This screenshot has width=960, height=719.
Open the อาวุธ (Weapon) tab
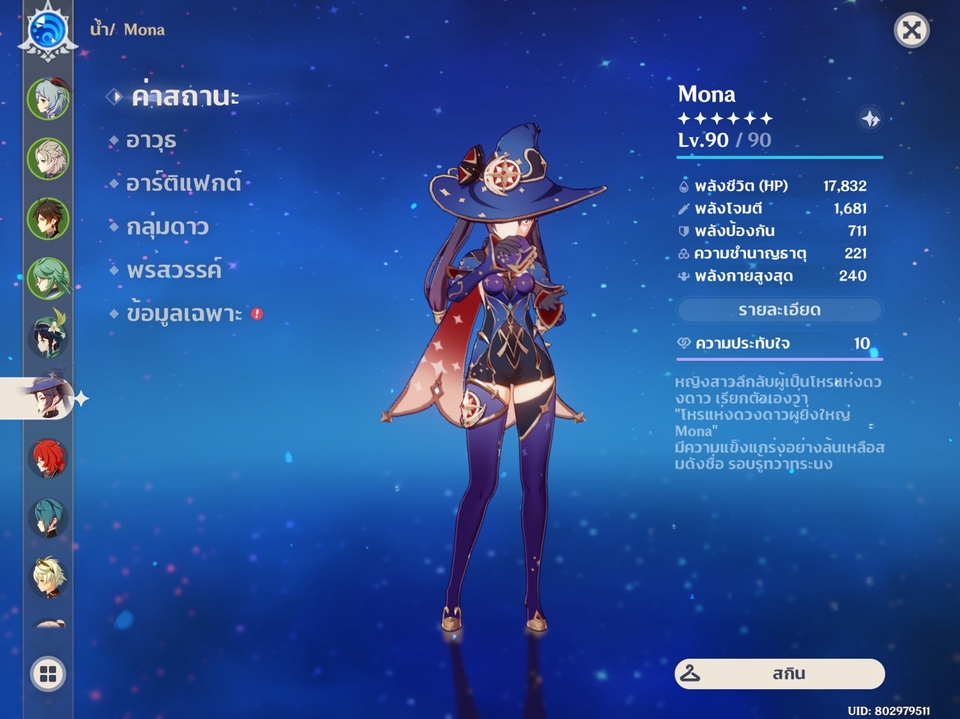pos(152,141)
